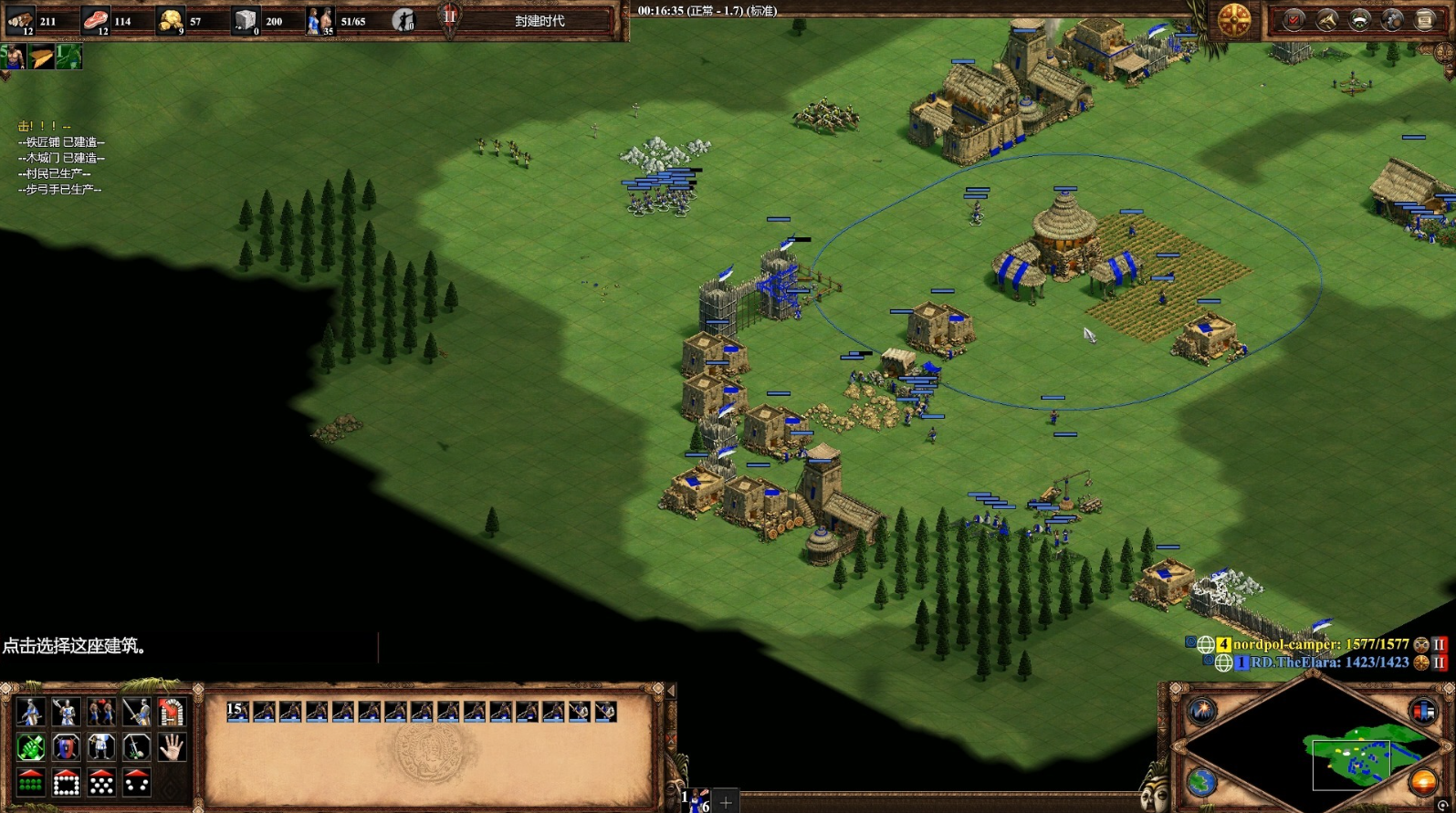Open the main menu scroll button

pyautogui.click(x=1425, y=20)
